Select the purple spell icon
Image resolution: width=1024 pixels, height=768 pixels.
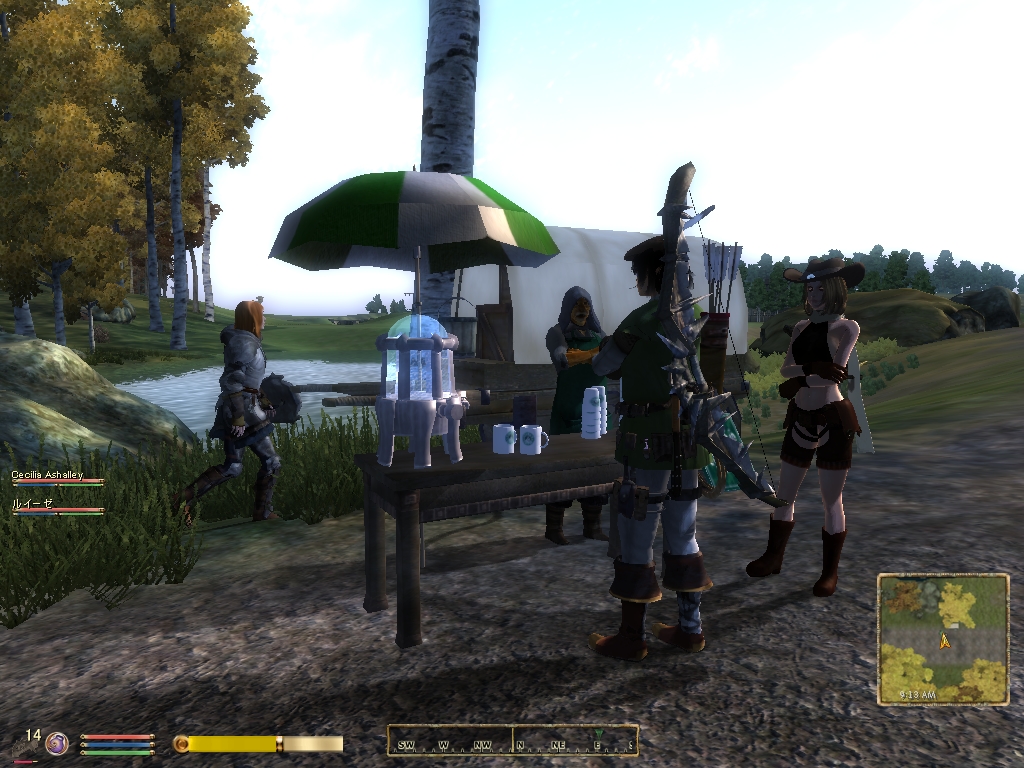pos(58,743)
